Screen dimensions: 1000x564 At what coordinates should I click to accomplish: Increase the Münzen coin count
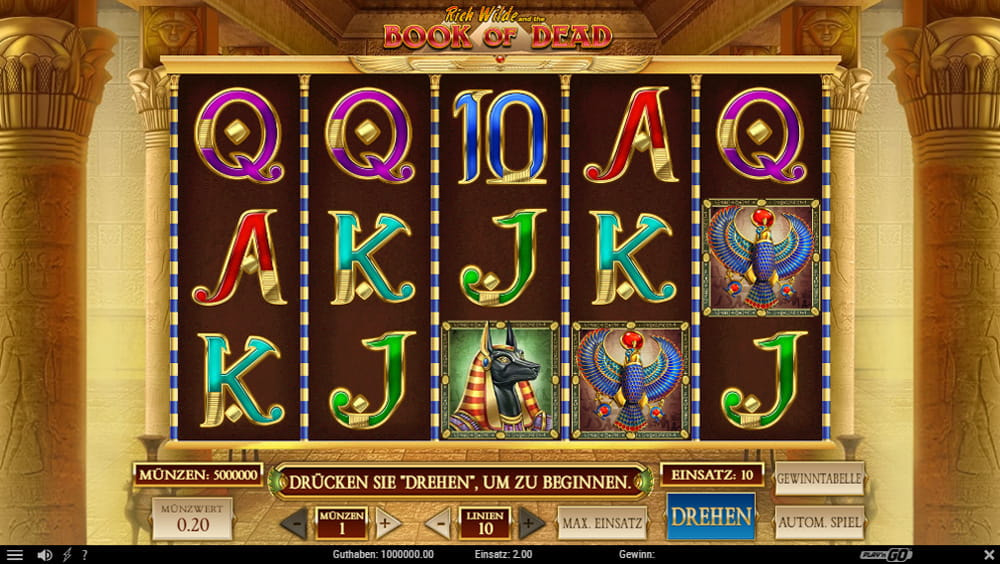click(x=388, y=523)
